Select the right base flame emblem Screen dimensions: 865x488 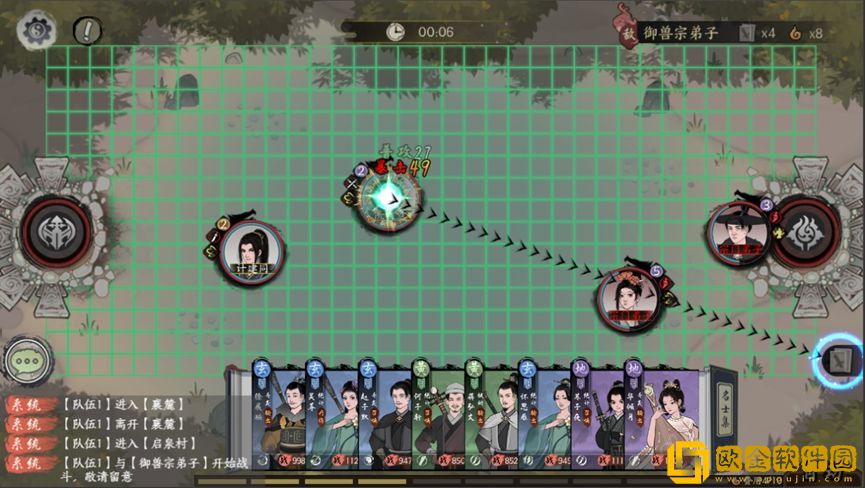806,230
